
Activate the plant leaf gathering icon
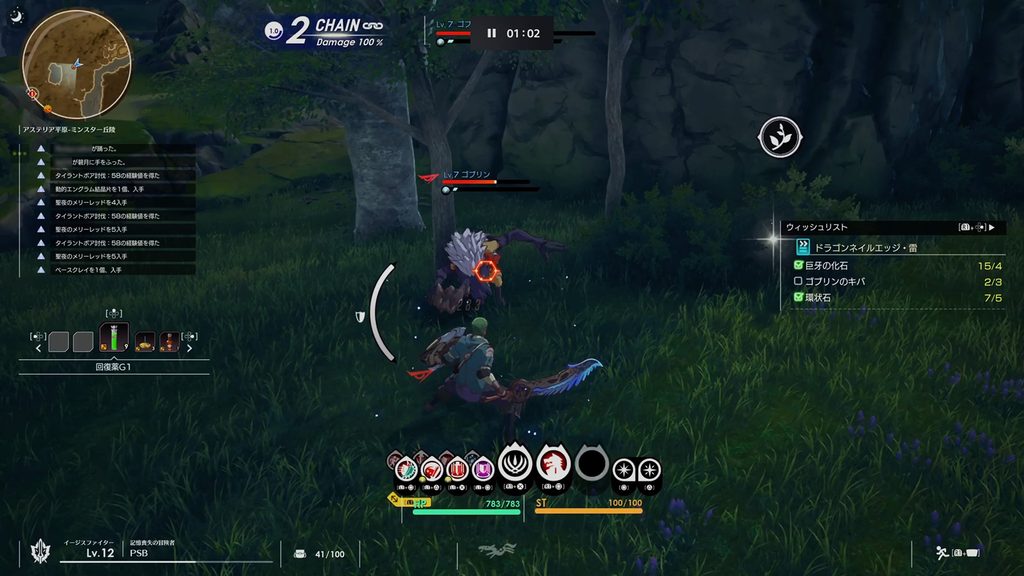[779, 137]
